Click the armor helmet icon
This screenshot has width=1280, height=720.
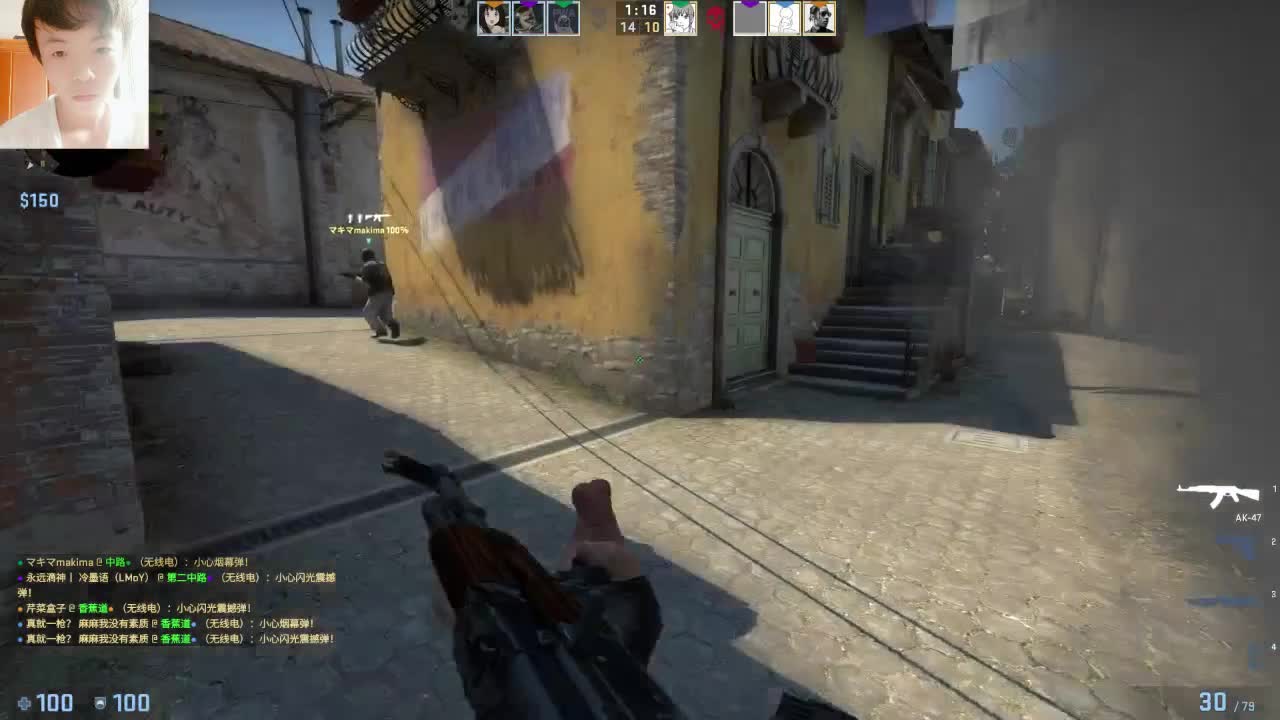click(100, 701)
